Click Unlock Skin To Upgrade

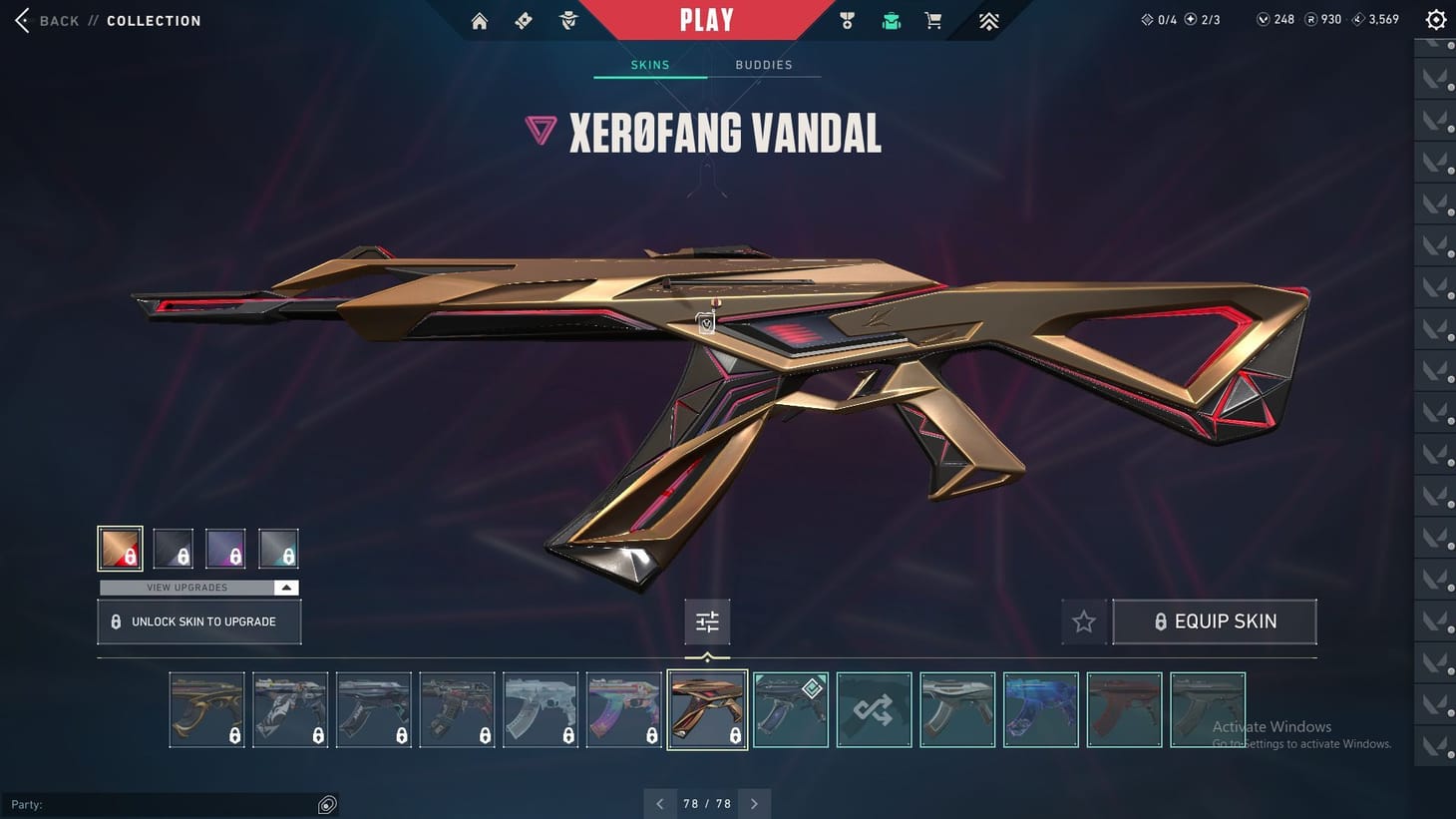pyautogui.click(x=198, y=620)
